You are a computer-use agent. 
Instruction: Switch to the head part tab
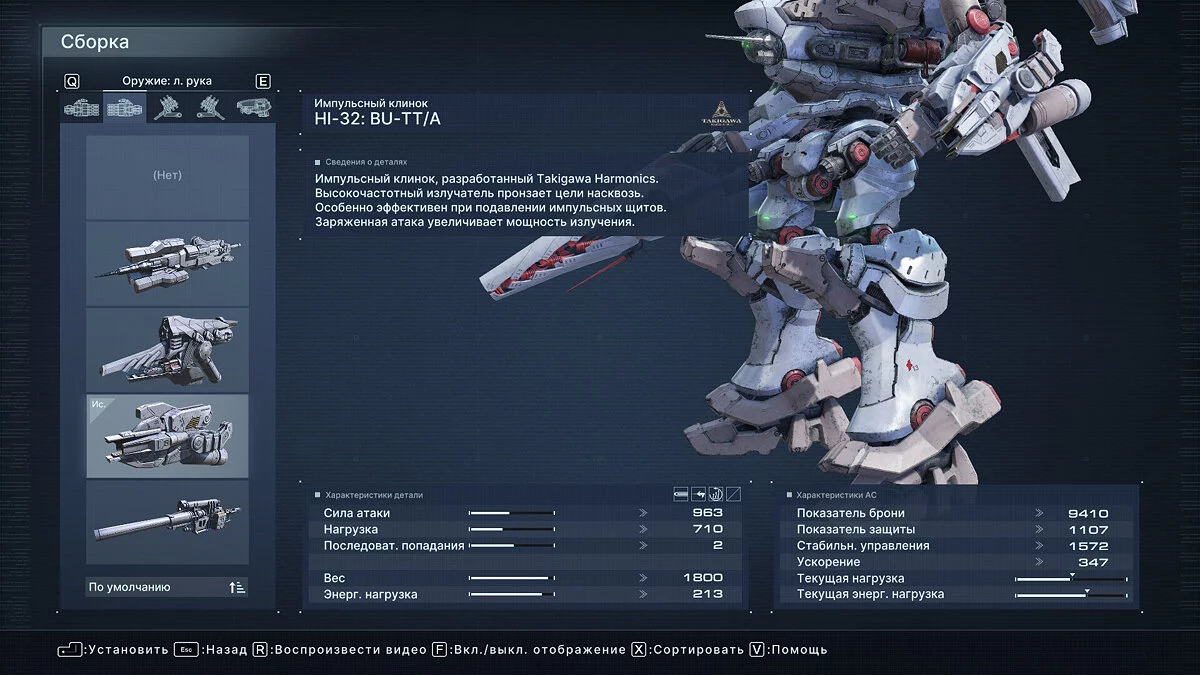tap(253, 108)
